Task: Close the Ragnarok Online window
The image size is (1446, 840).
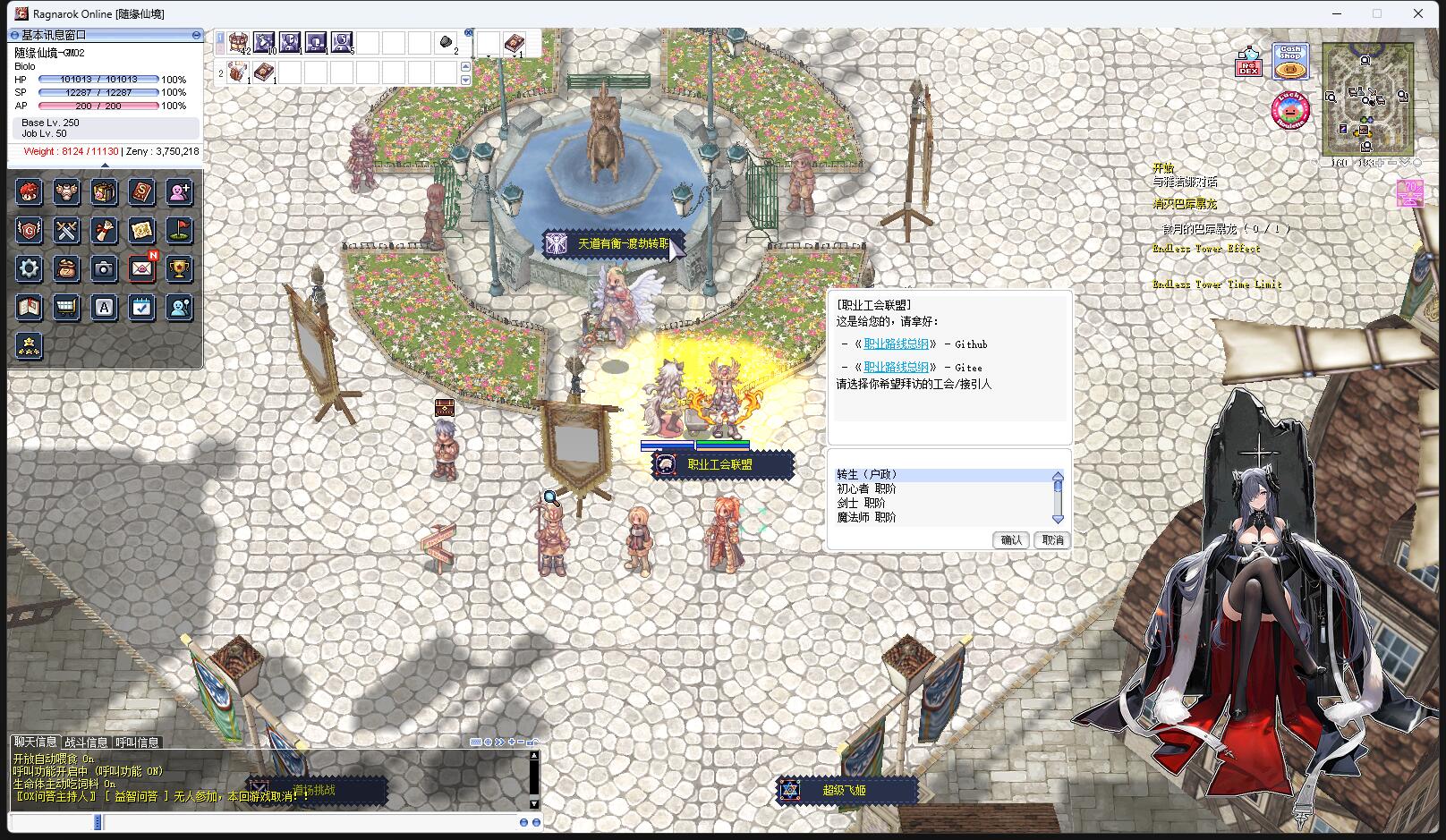Action: coord(1418,13)
